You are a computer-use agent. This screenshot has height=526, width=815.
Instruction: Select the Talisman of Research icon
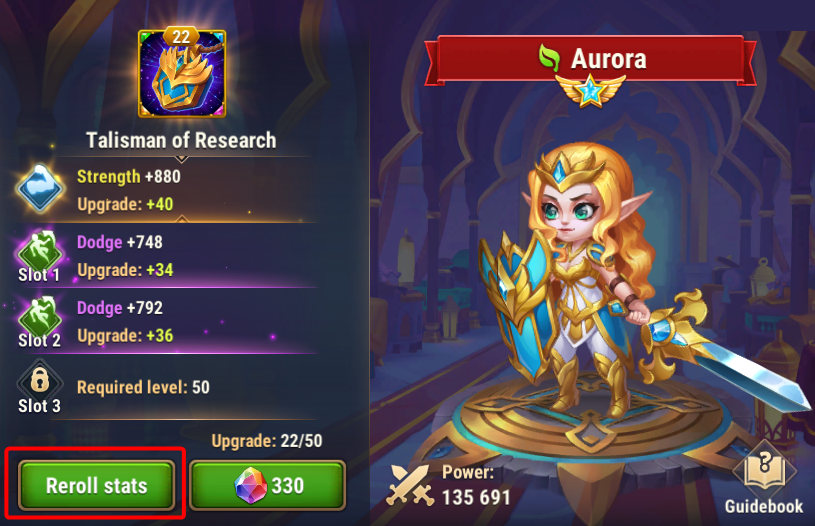coord(181,76)
